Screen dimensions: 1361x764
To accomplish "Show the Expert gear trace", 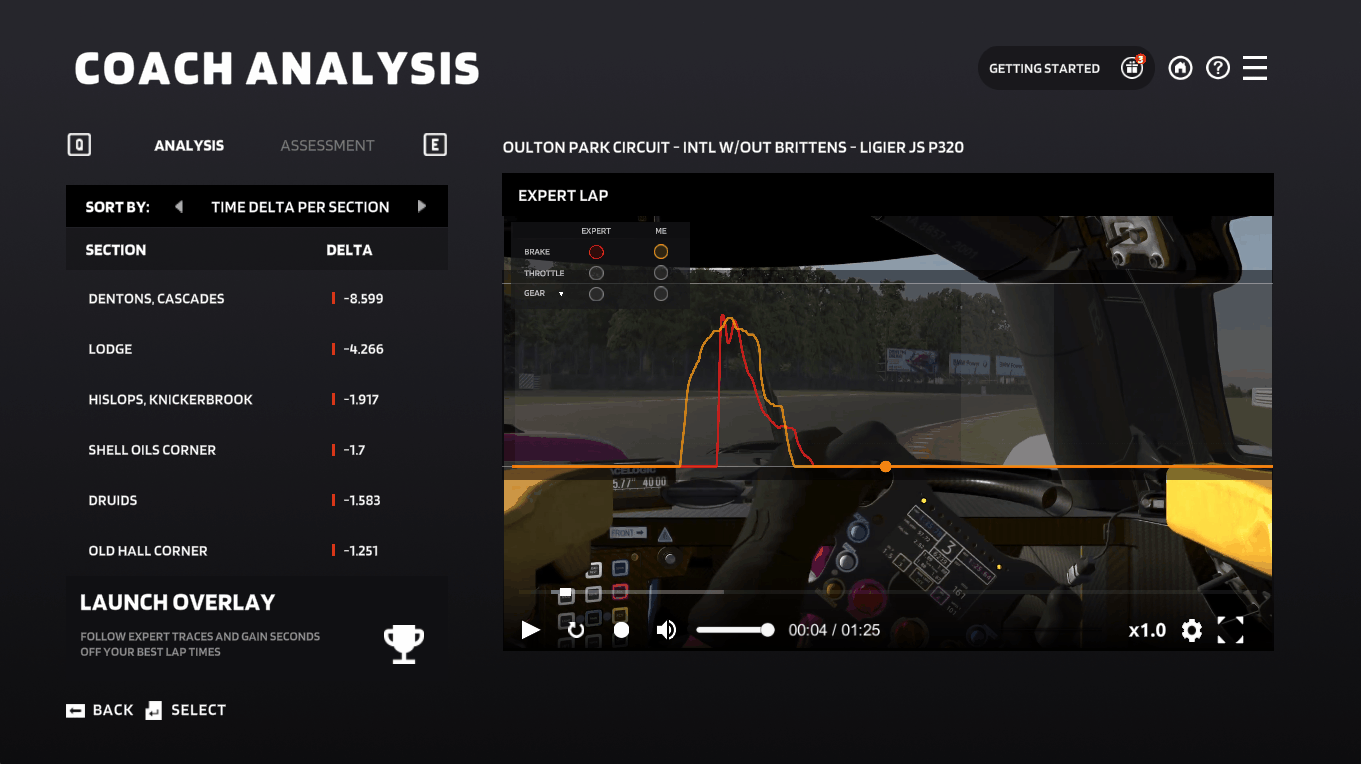I will [x=596, y=293].
